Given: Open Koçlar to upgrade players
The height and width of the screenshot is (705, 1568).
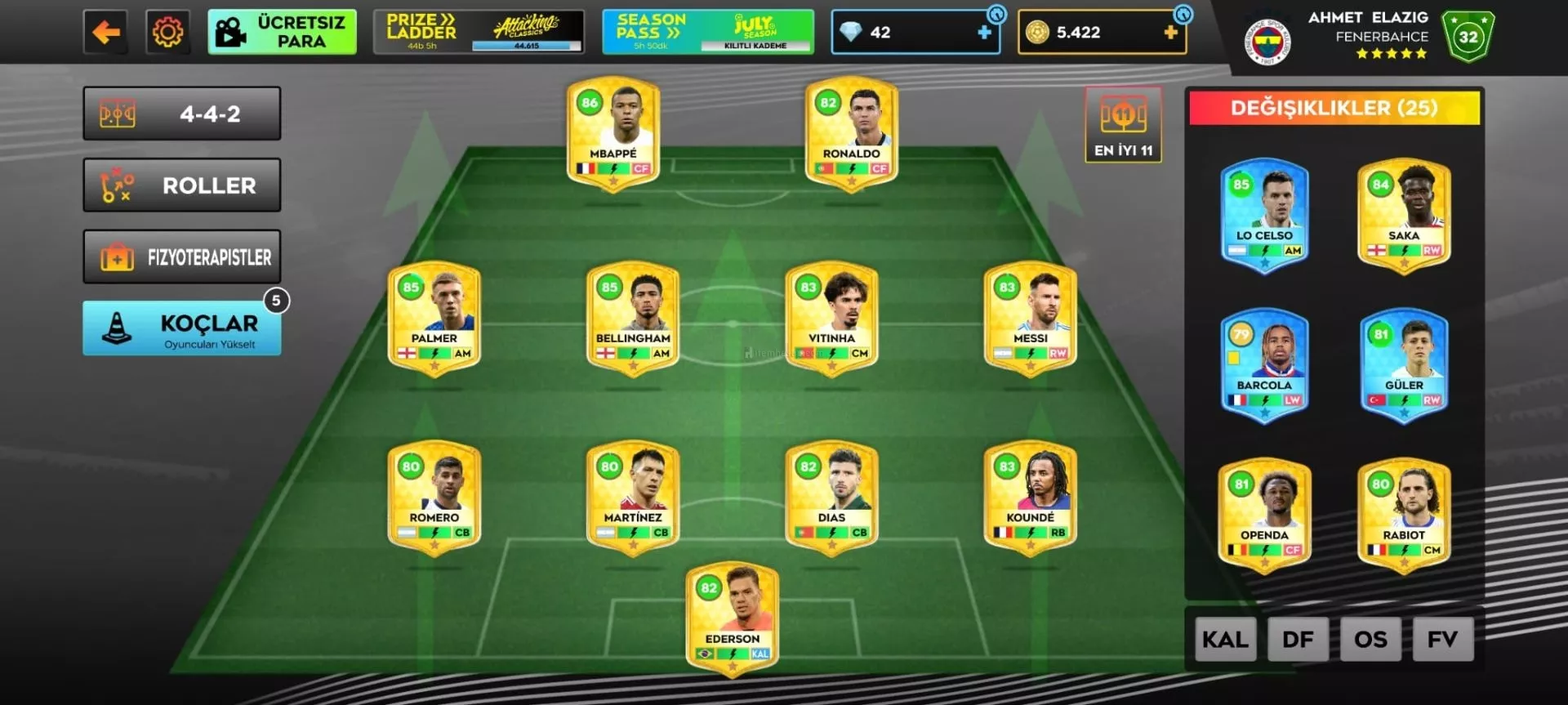Looking at the screenshot, I should [182, 328].
